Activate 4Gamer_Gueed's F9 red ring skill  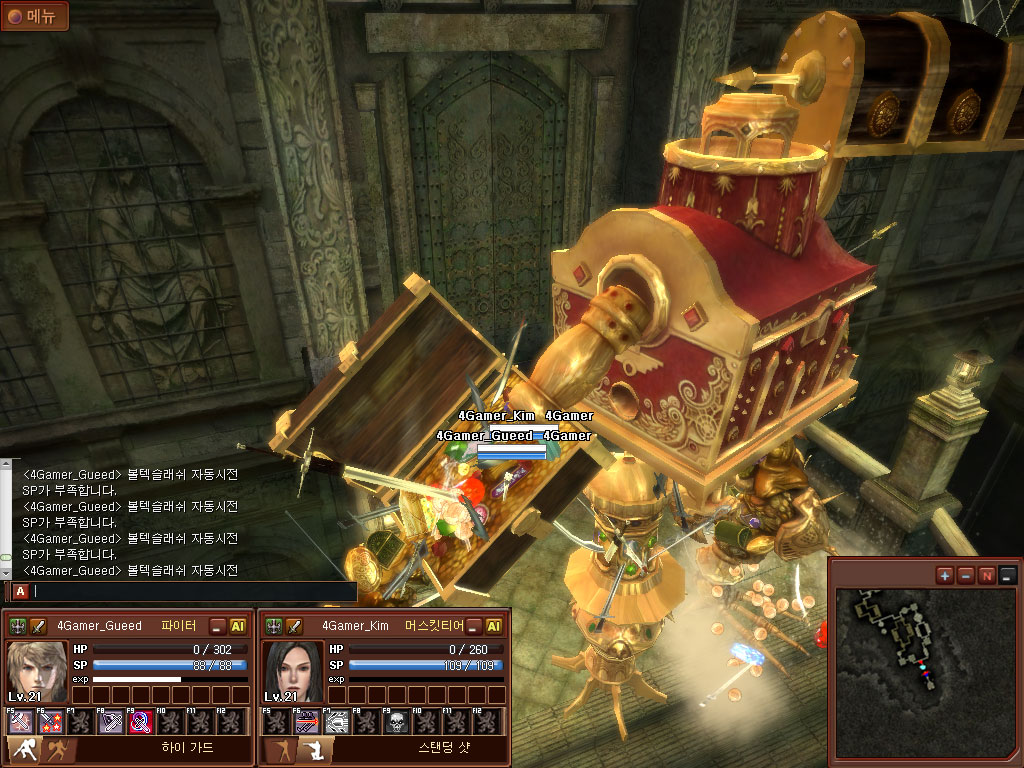[x=141, y=722]
